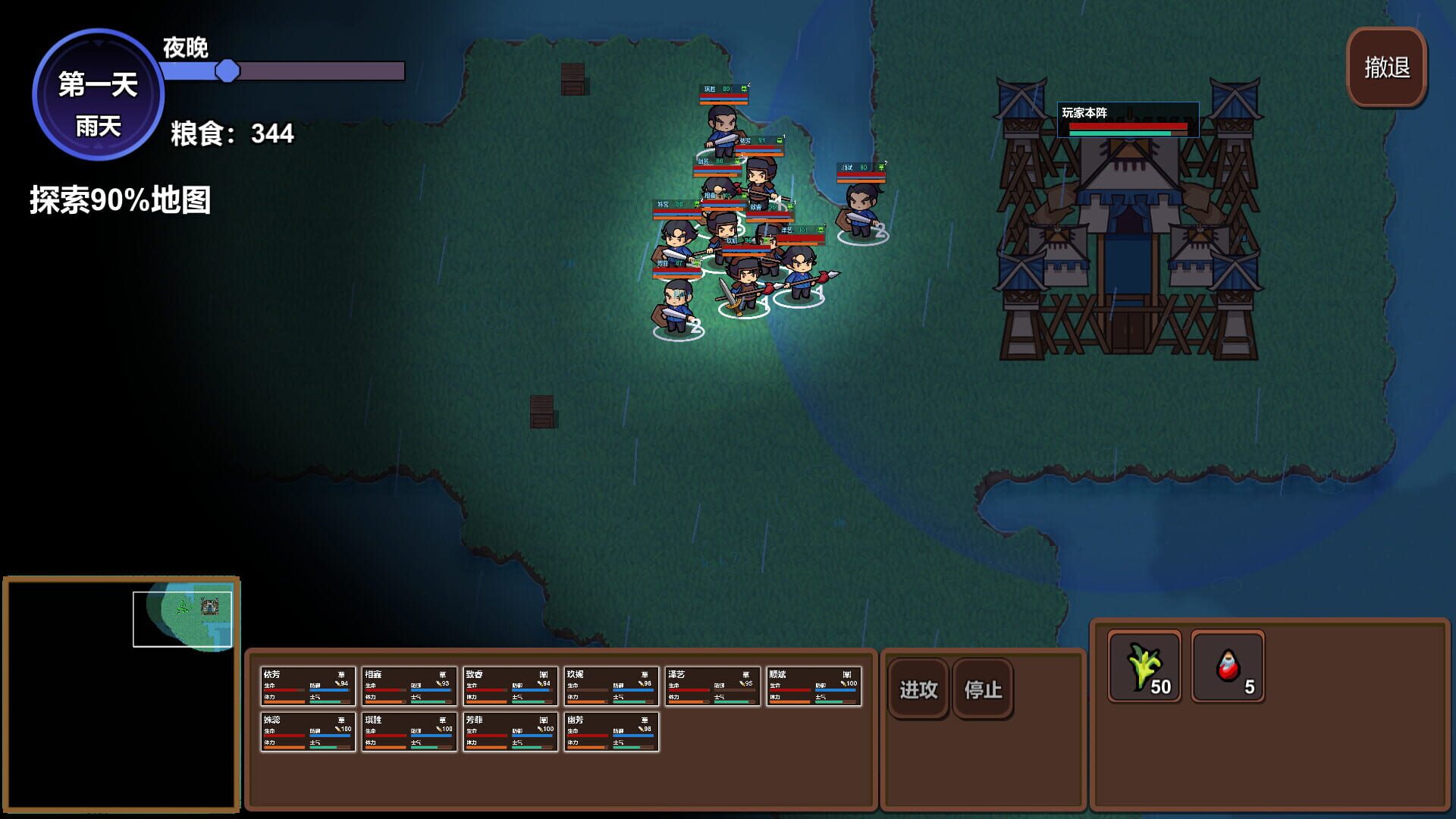Viewport: 1456px width, 819px height.
Task: Select 玖妮 from the unit panels
Action: 610,685
